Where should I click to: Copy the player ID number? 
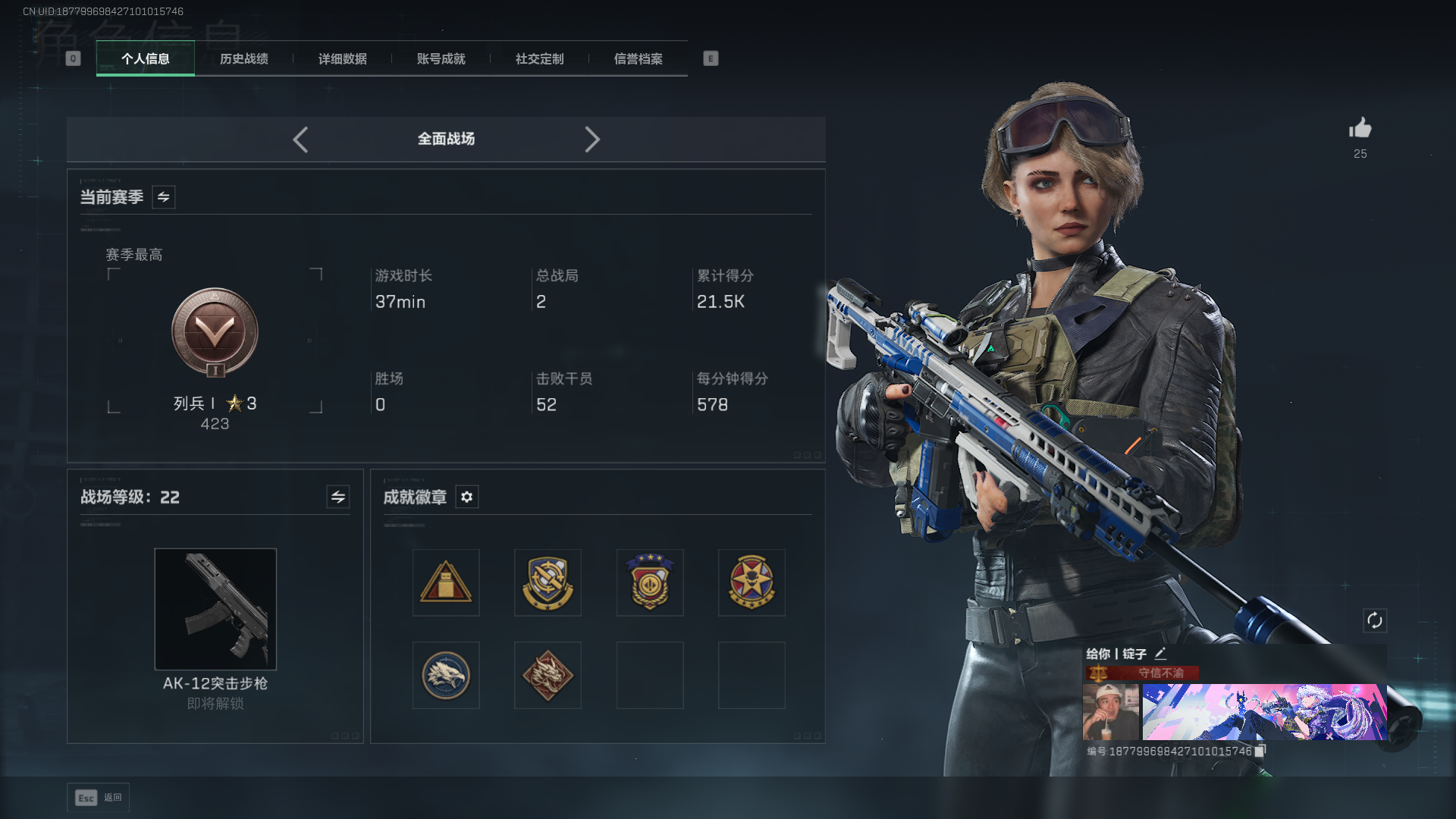1260,752
